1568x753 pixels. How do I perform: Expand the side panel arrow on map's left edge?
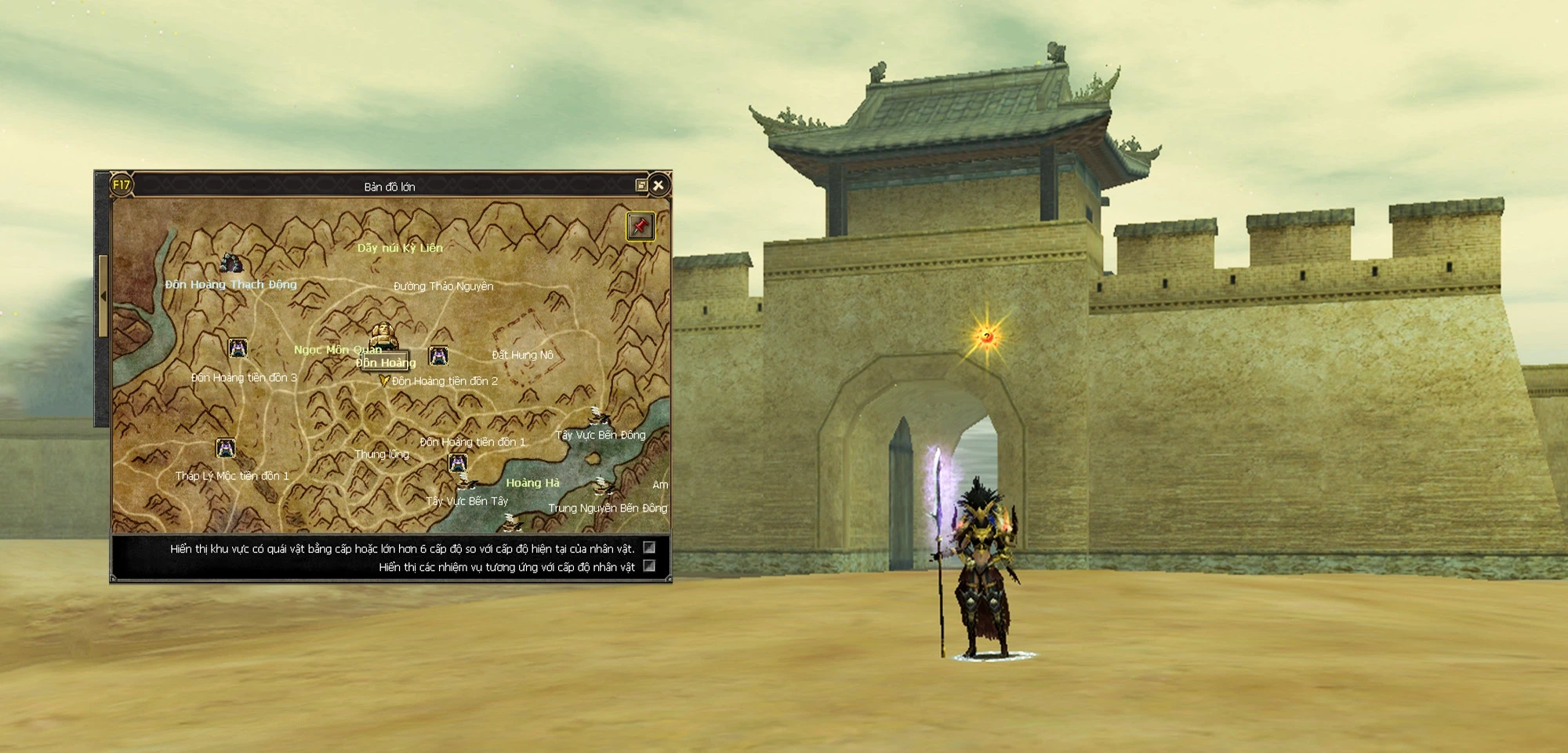pos(103,296)
